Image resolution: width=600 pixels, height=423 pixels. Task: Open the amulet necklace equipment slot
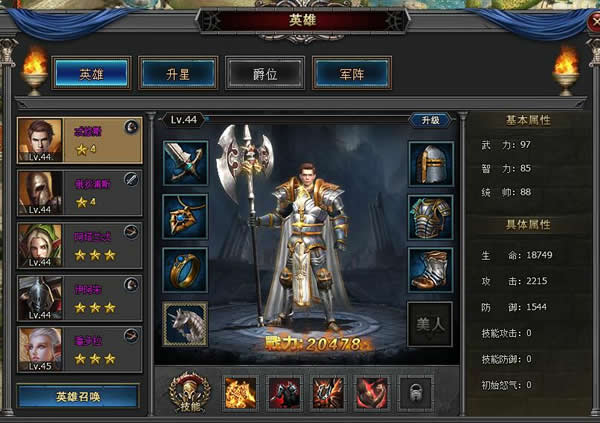tap(185, 216)
